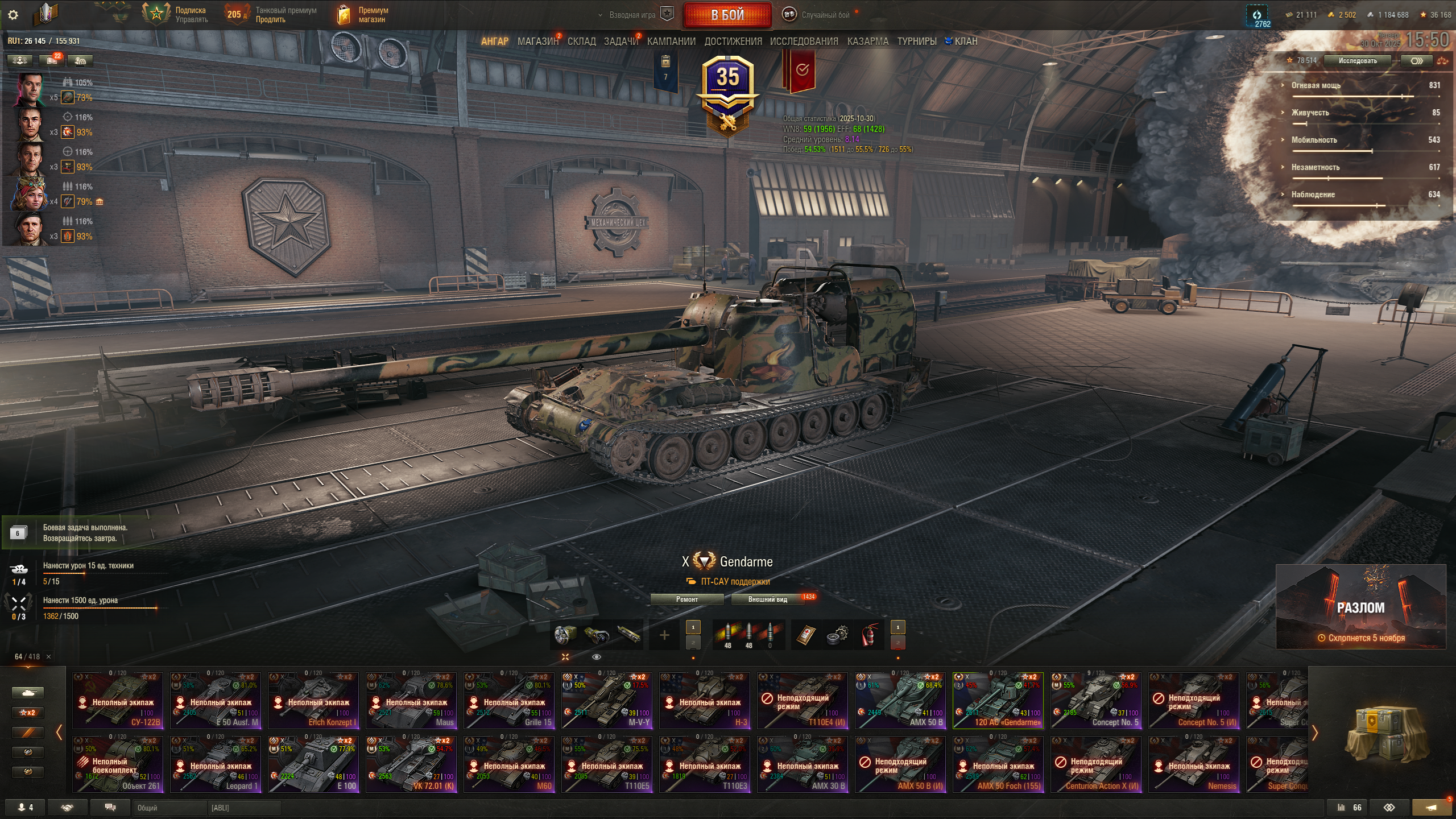Close the carousel filter counter
1456x819 pixels.
[x=49, y=657]
